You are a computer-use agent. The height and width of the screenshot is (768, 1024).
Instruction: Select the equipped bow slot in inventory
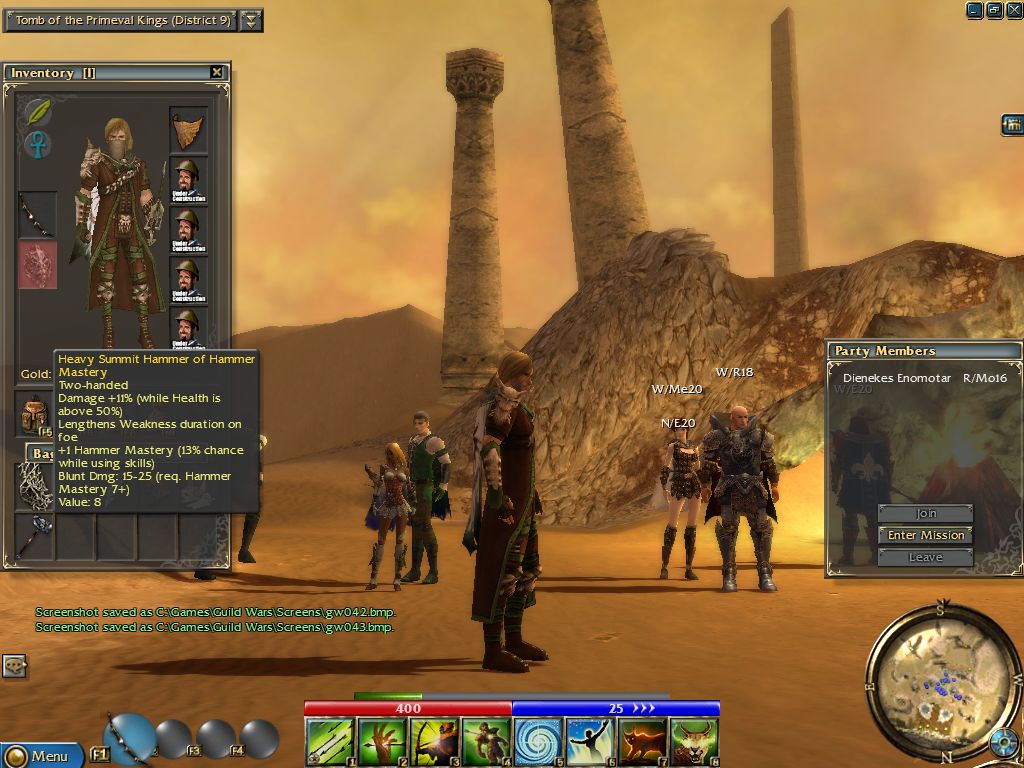(x=37, y=214)
